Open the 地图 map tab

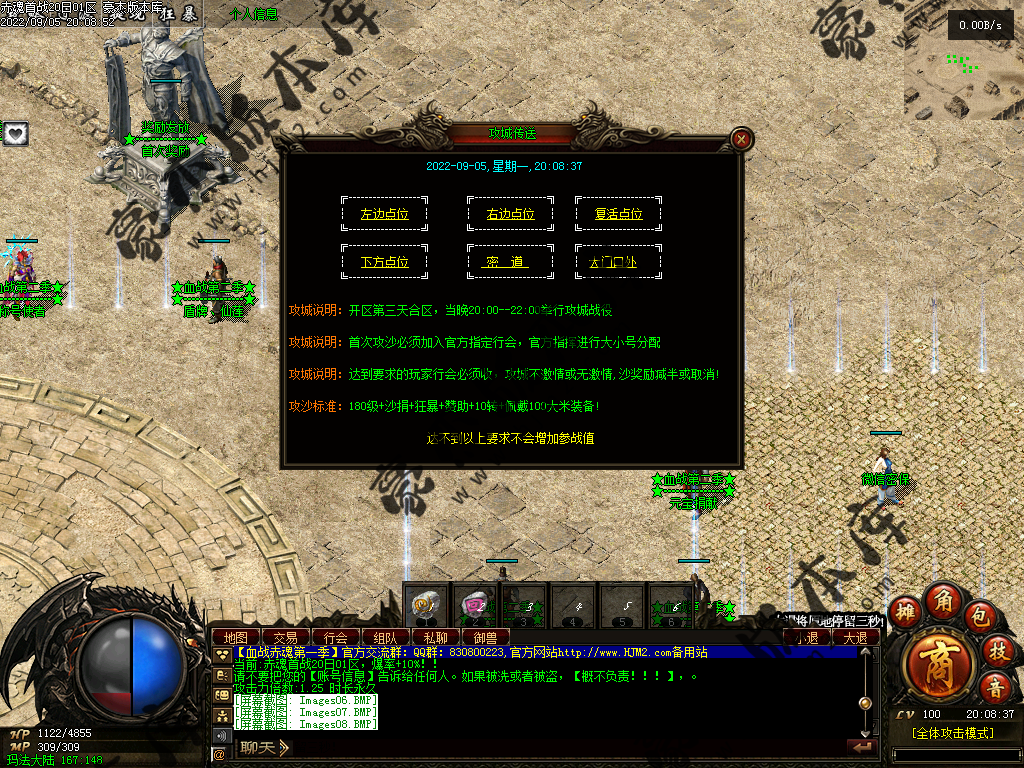[x=235, y=637]
